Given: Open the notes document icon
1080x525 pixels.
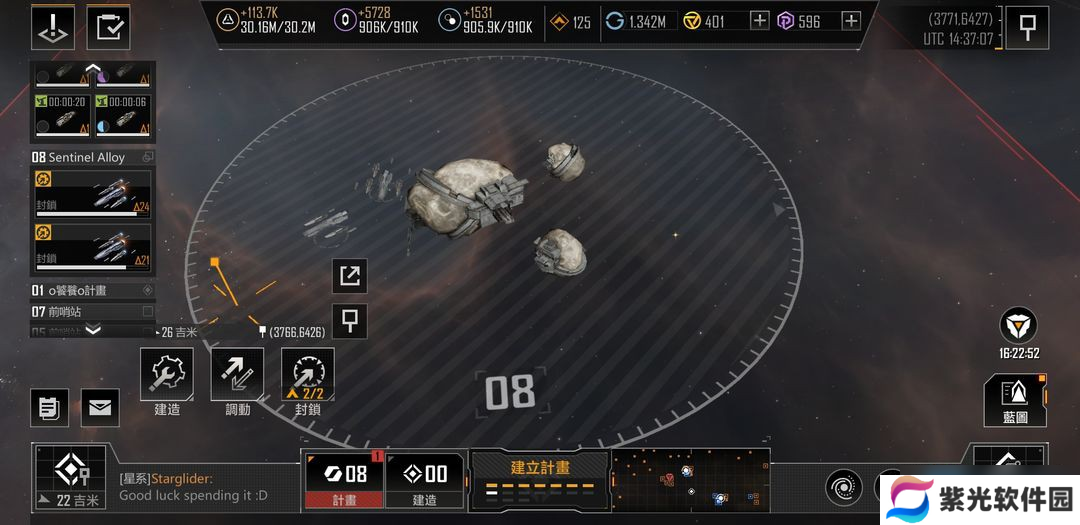Looking at the screenshot, I should point(49,407).
